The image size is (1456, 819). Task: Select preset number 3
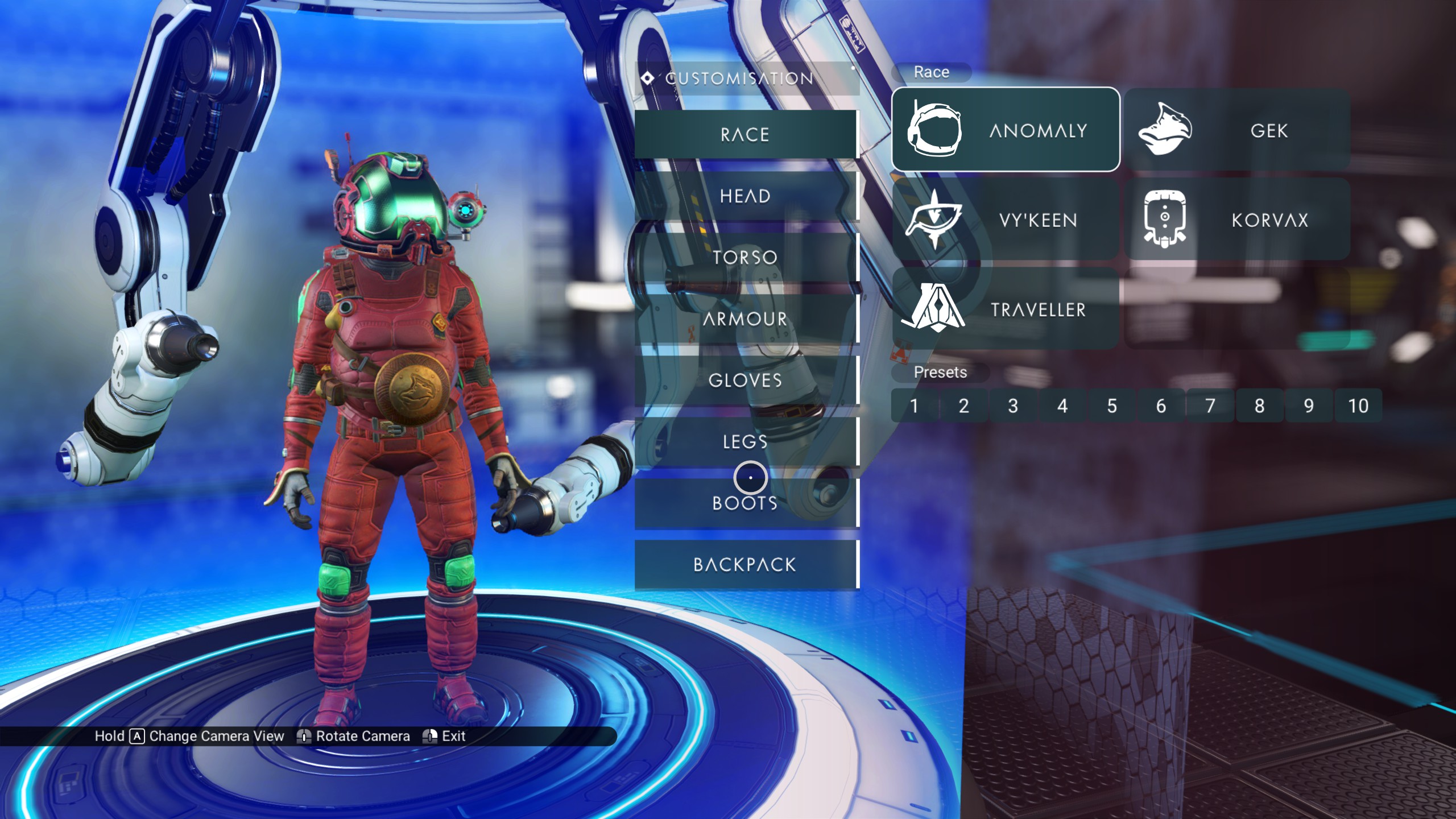[x=1013, y=406]
